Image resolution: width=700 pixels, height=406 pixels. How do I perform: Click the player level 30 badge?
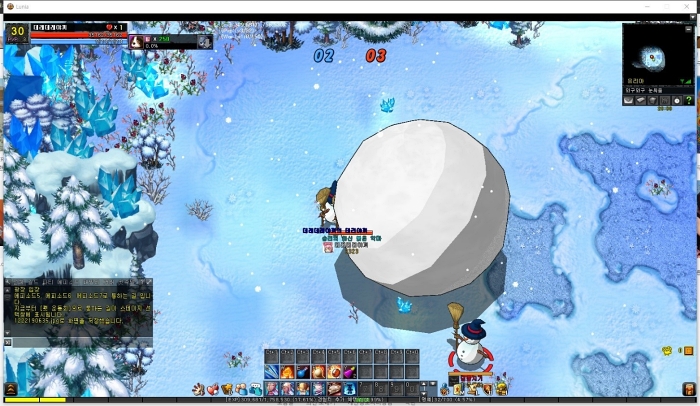click(17, 33)
